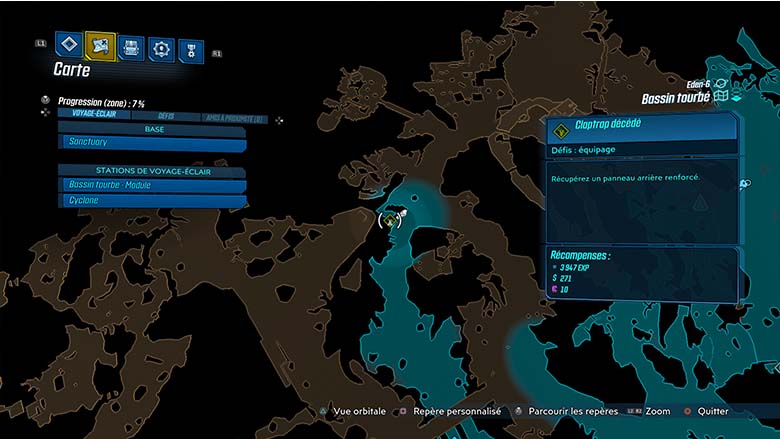This screenshot has width=780, height=439.
Task: Select the Carte map tab icon
Action: click(100, 45)
